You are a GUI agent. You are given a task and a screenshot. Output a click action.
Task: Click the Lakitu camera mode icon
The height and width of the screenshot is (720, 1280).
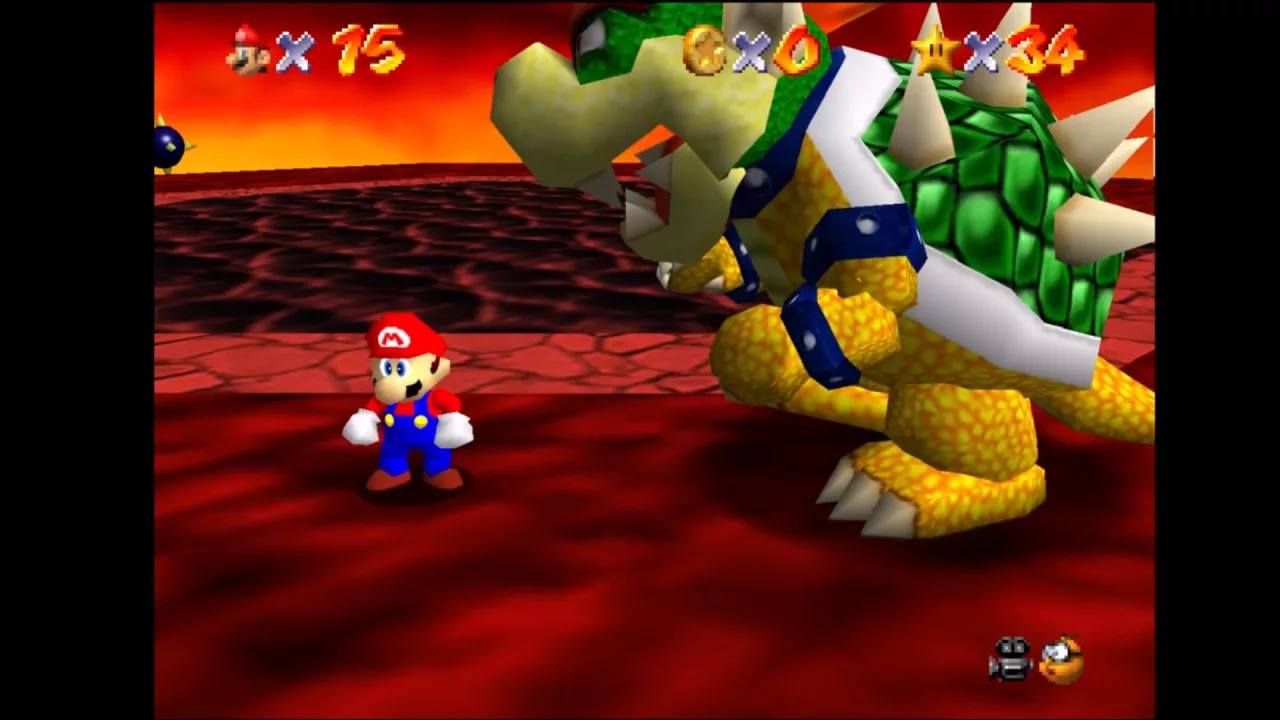tap(1062, 659)
